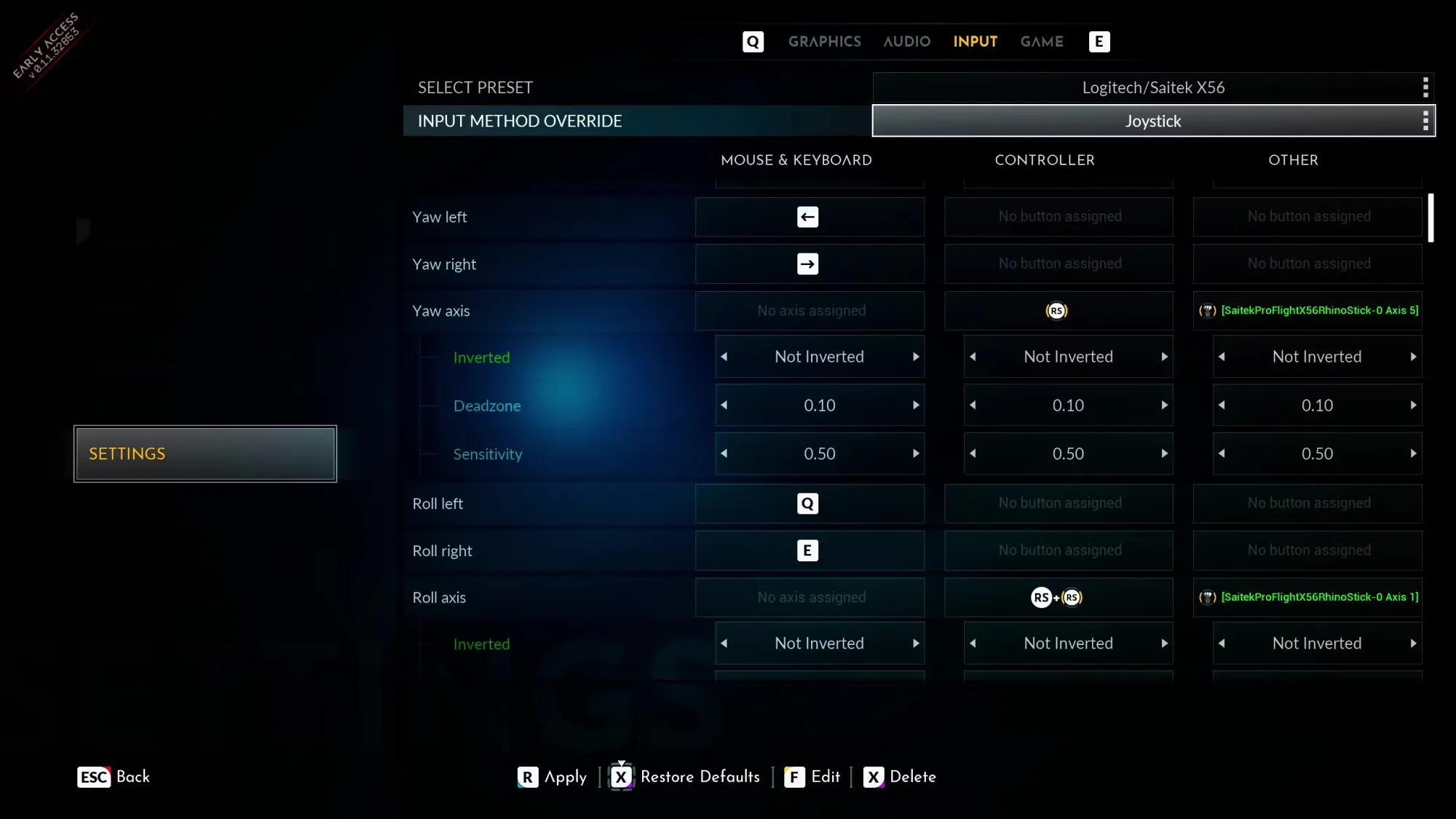Apply the input settings changes
This screenshot has width=1456, height=819.
click(553, 777)
